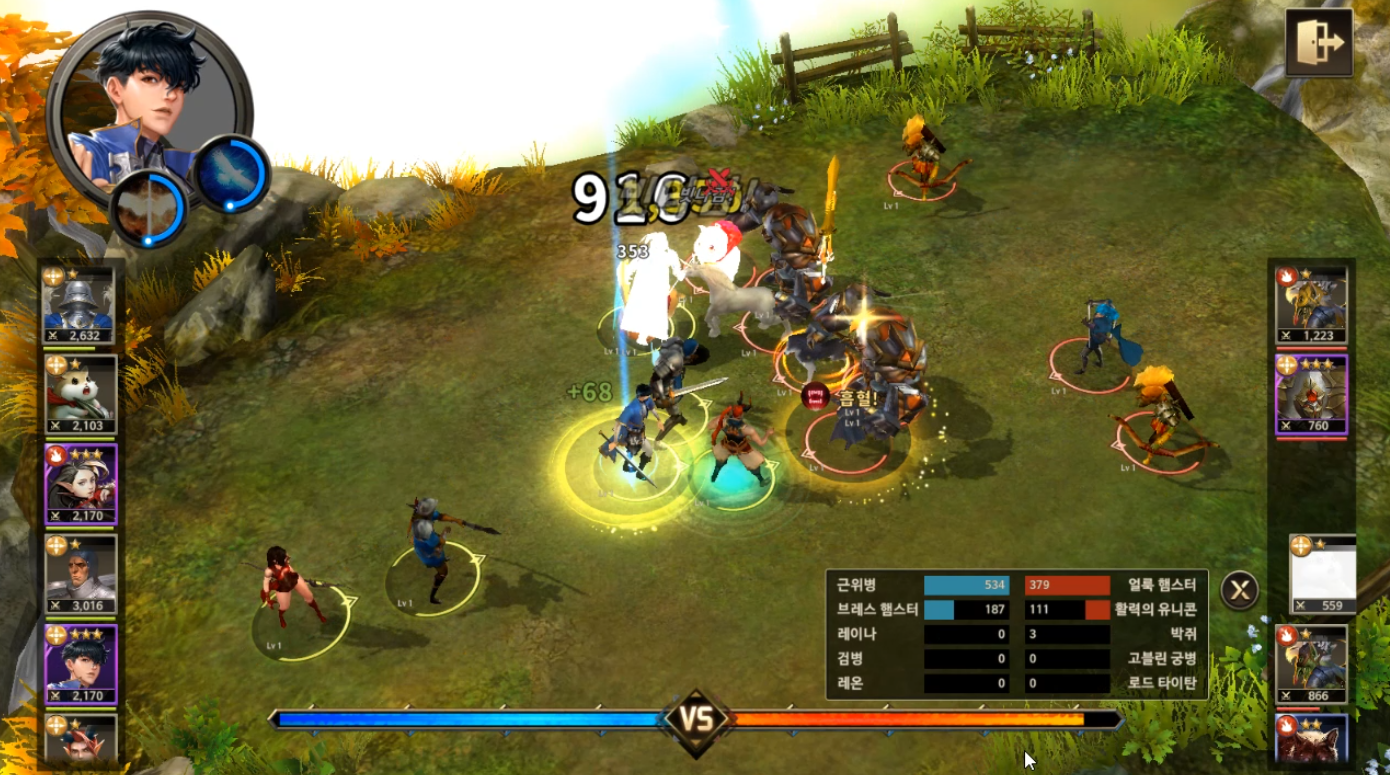Screen dimensions: 1390x775
Task: Close the damage statistics panel
Action: (1239, 590)
